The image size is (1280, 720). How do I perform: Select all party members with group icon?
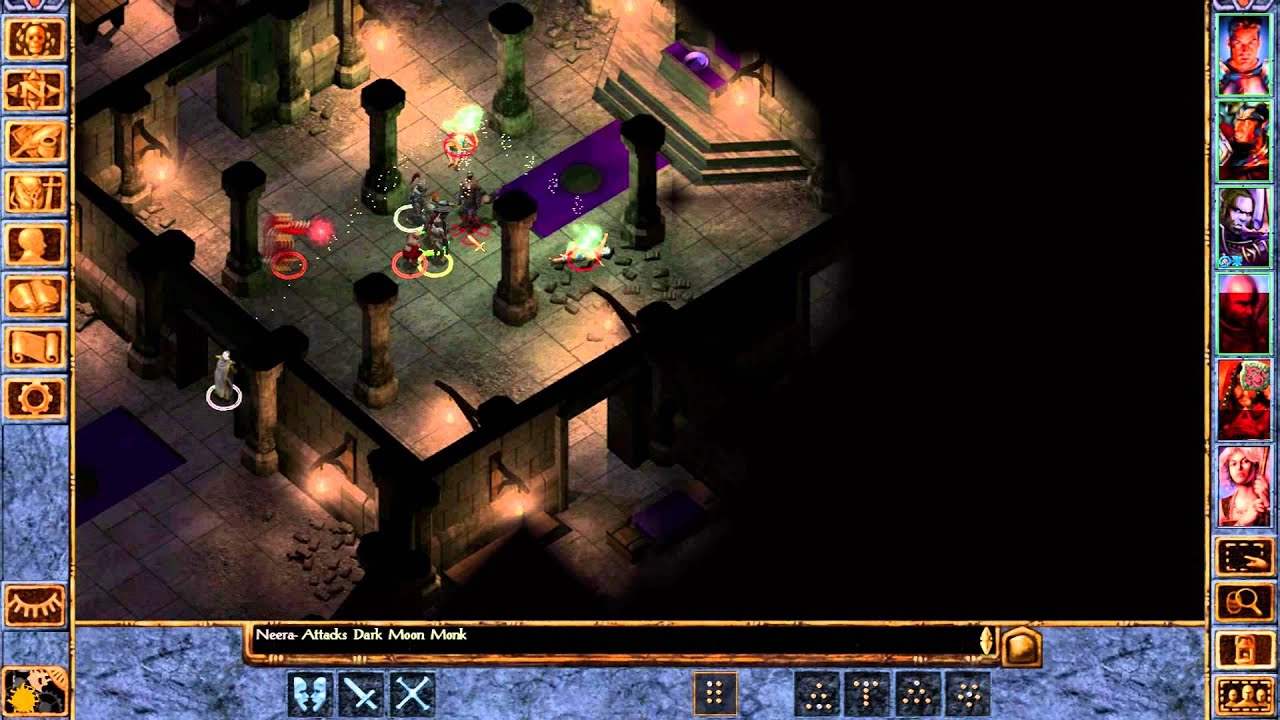(1245, 692)
